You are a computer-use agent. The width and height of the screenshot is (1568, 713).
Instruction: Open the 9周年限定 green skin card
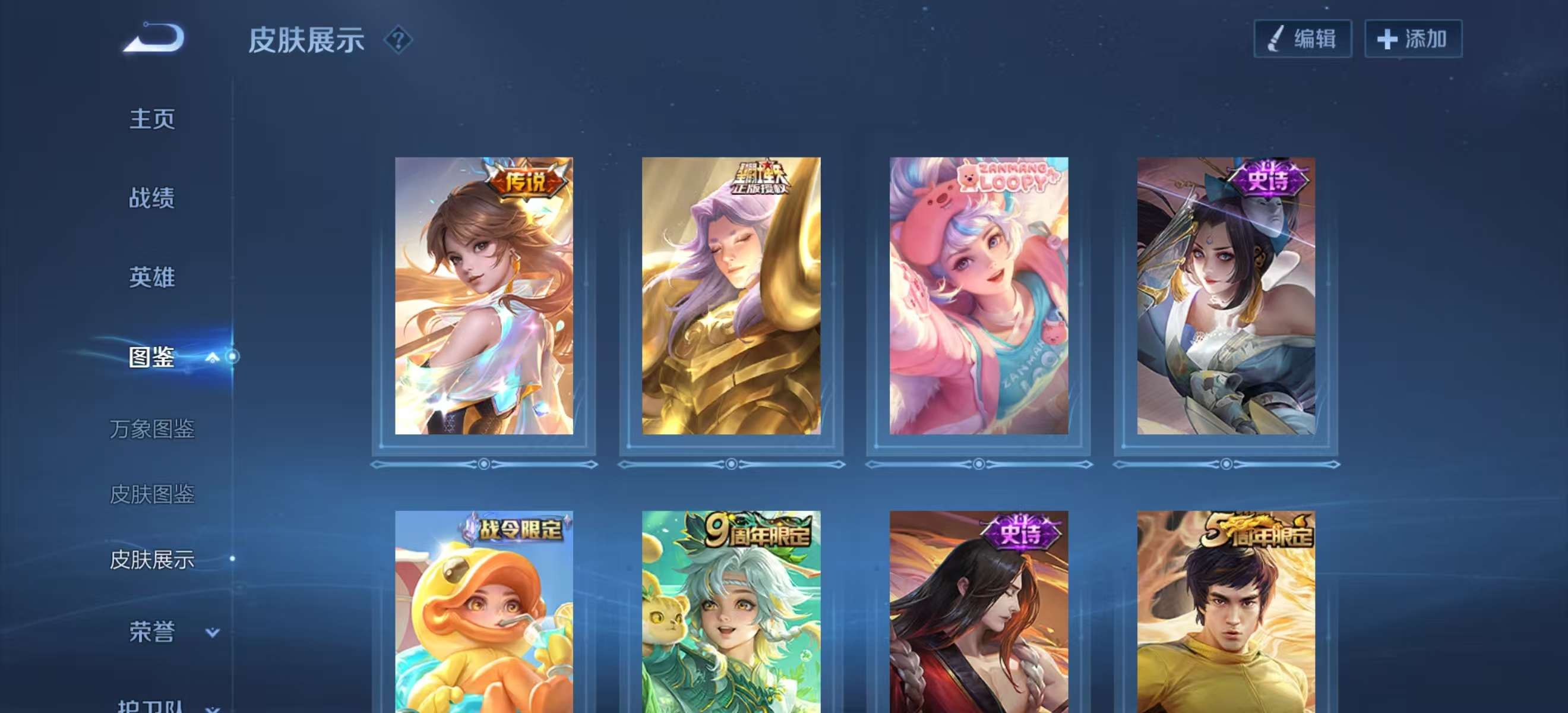[731, 612]
